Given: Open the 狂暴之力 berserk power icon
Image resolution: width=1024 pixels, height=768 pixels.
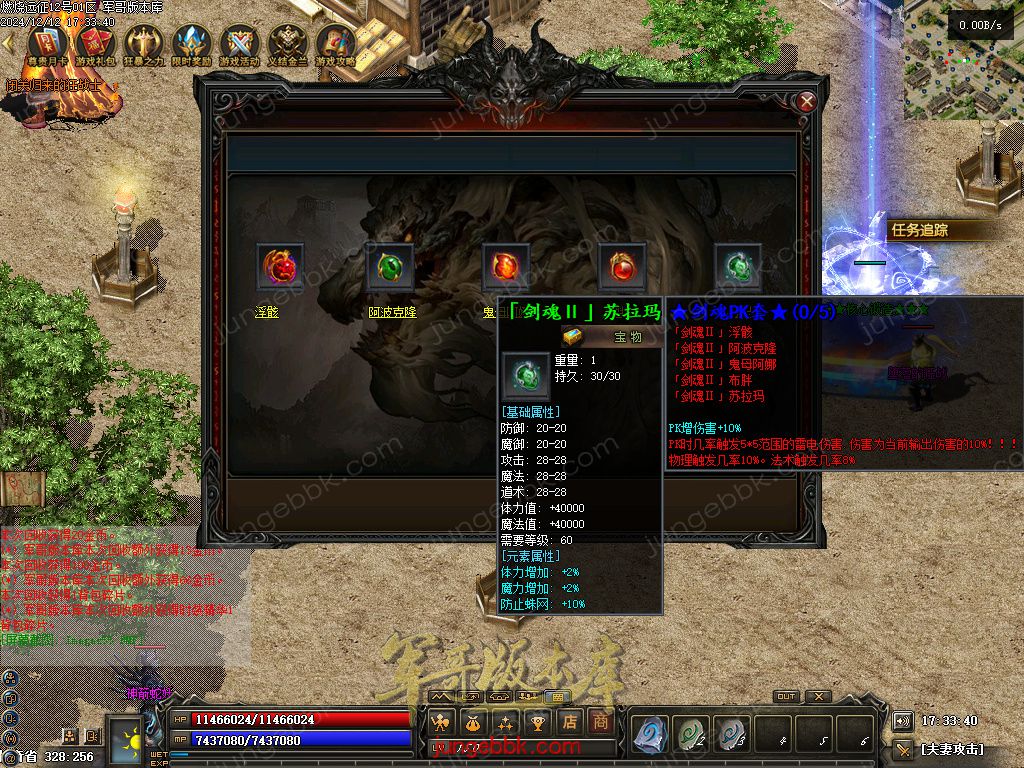Looking at the screenshot, I should (143, 44).
